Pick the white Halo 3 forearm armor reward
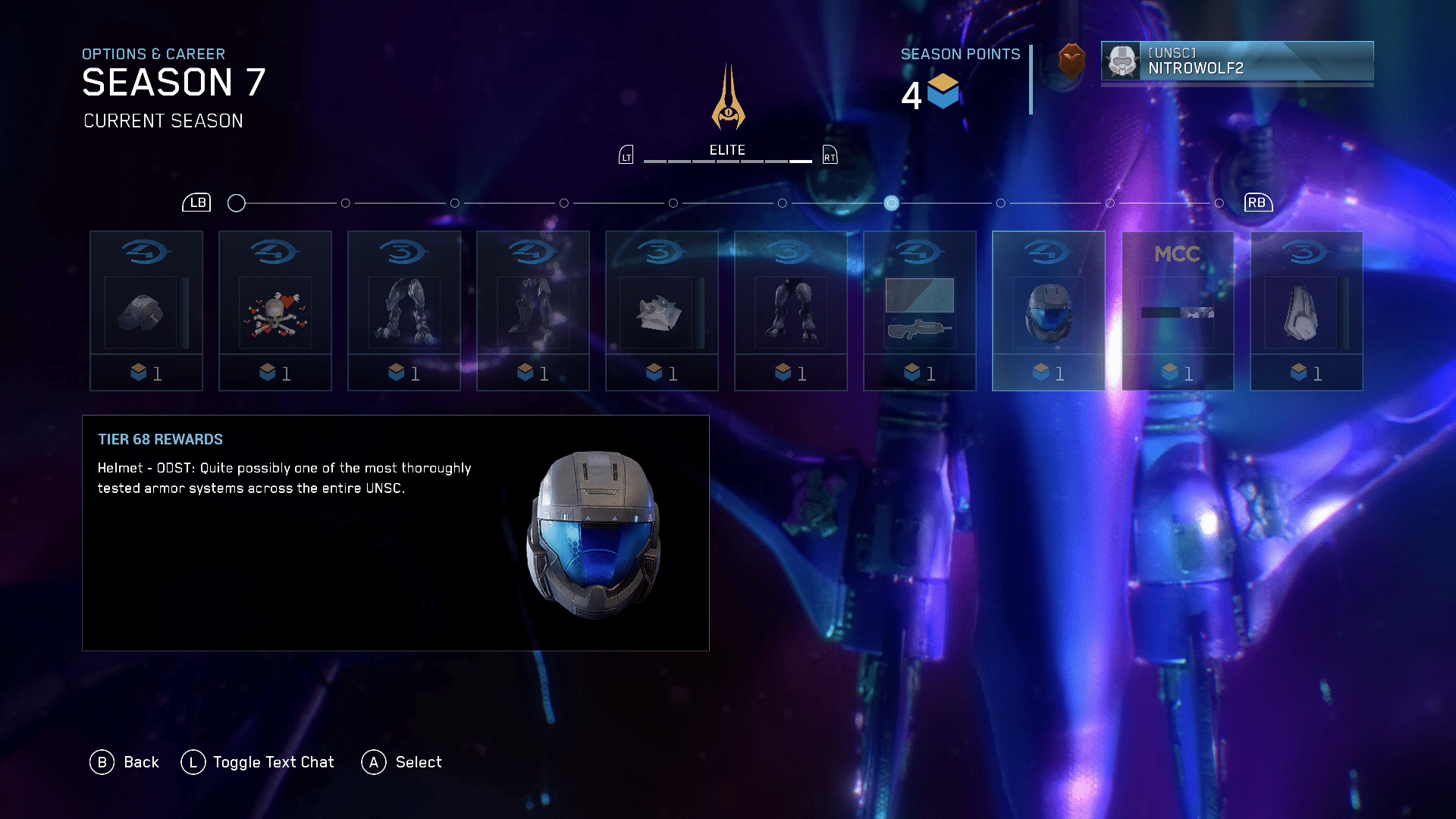This screenshot has width=1456, height=819. [x=1306, y=311]
